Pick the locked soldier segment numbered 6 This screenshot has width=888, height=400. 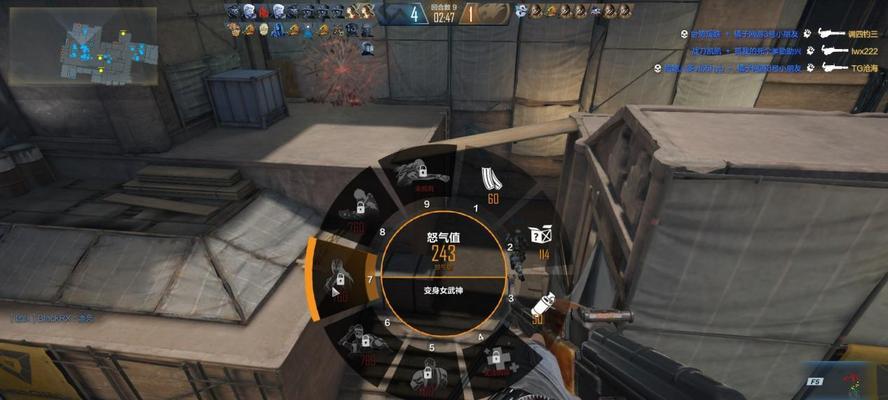tap(362, 343)
